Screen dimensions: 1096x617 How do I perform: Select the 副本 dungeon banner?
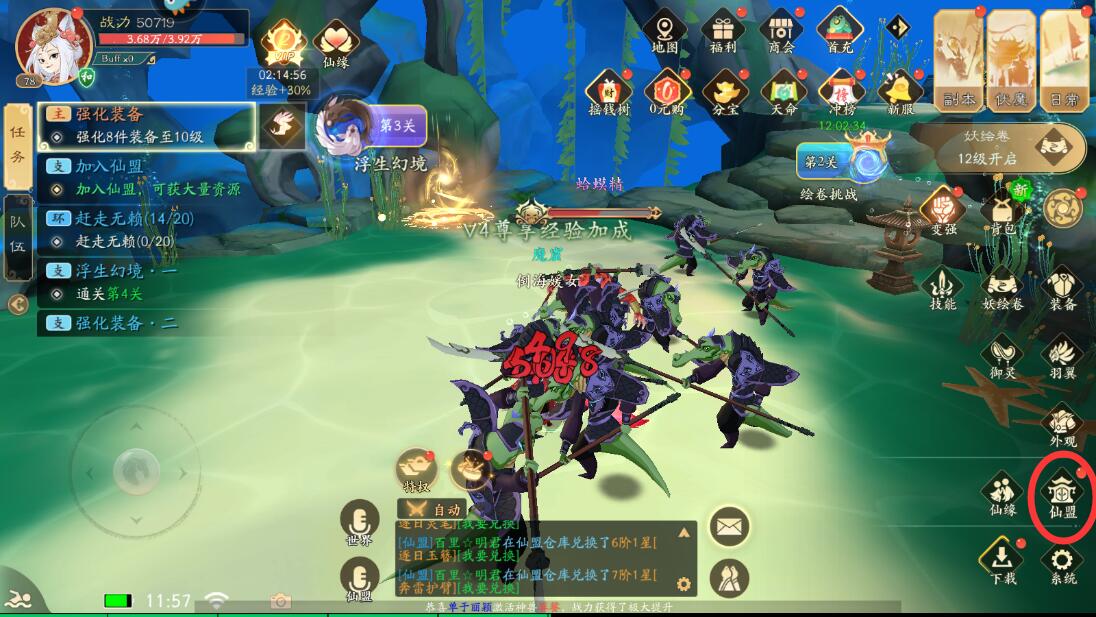point(959,58)
